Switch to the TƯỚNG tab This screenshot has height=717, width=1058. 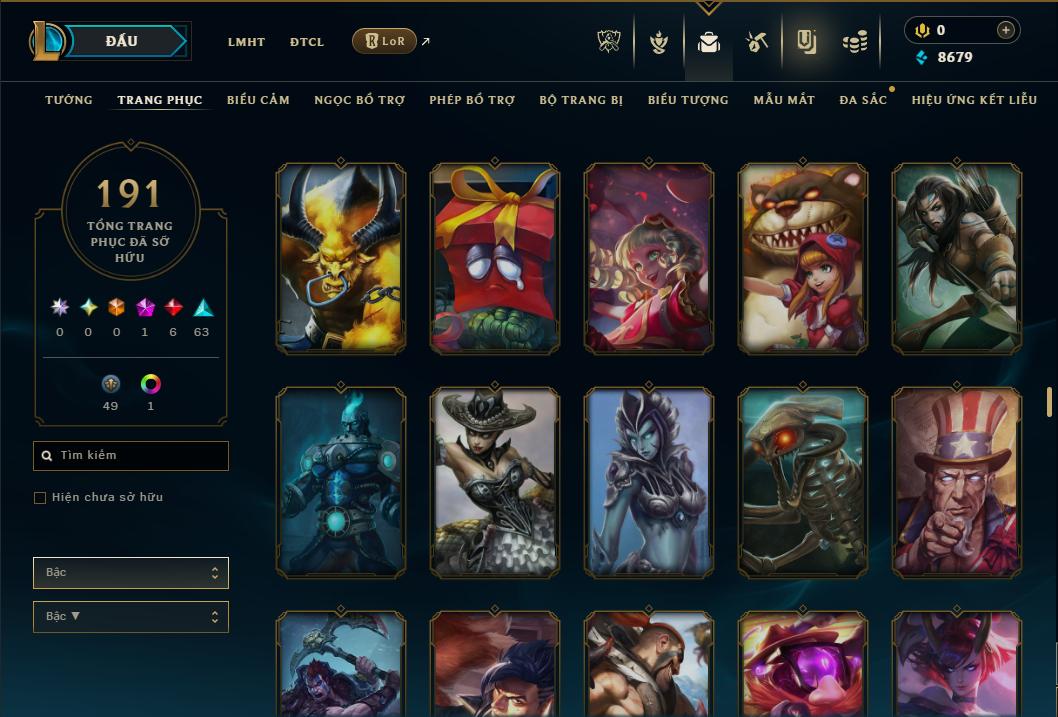(x=69, y=100)
